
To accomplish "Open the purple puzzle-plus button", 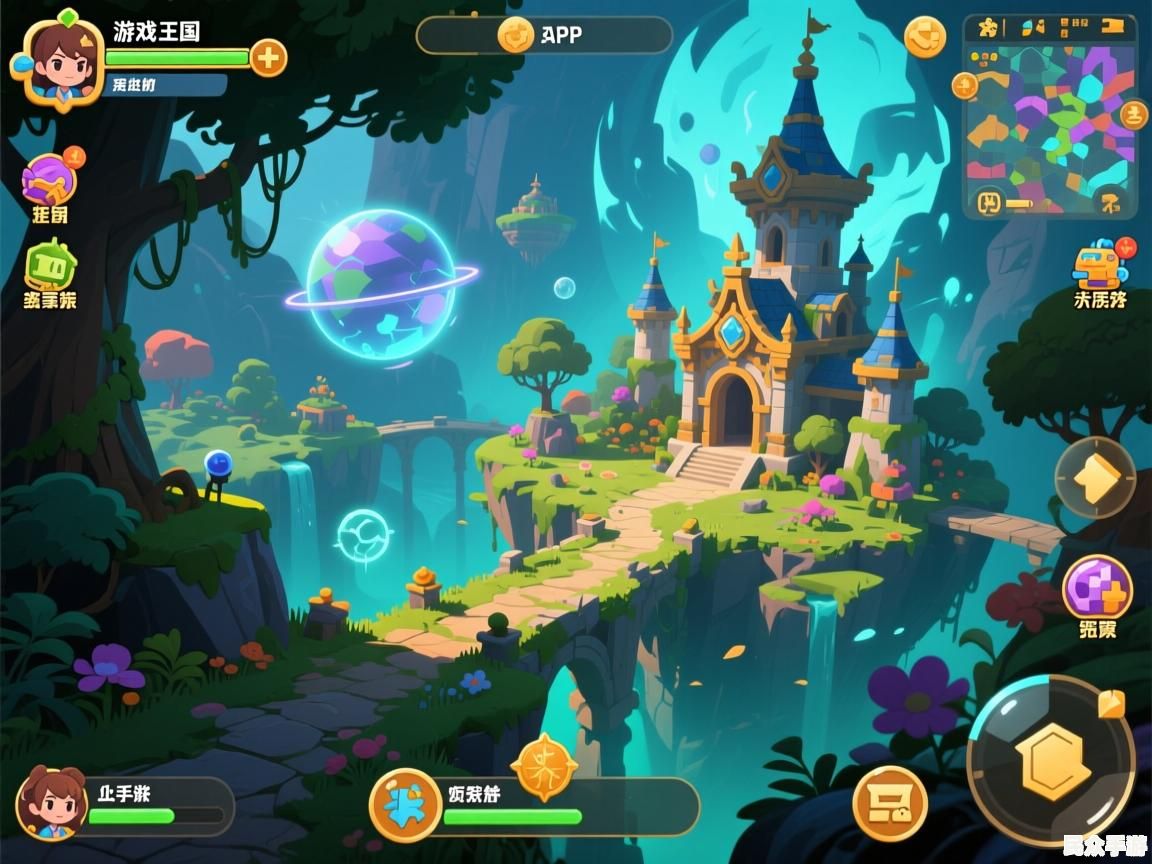I will pos(1097,588).
